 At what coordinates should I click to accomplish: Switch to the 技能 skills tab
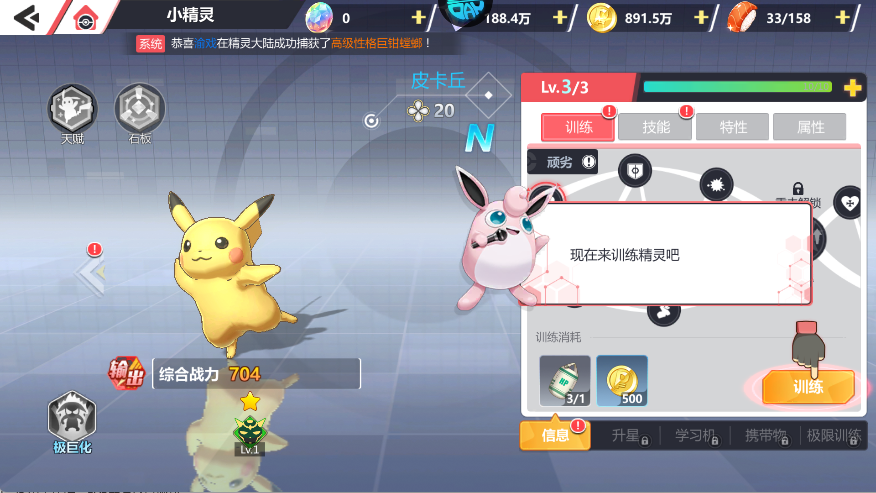pos(656,127)
